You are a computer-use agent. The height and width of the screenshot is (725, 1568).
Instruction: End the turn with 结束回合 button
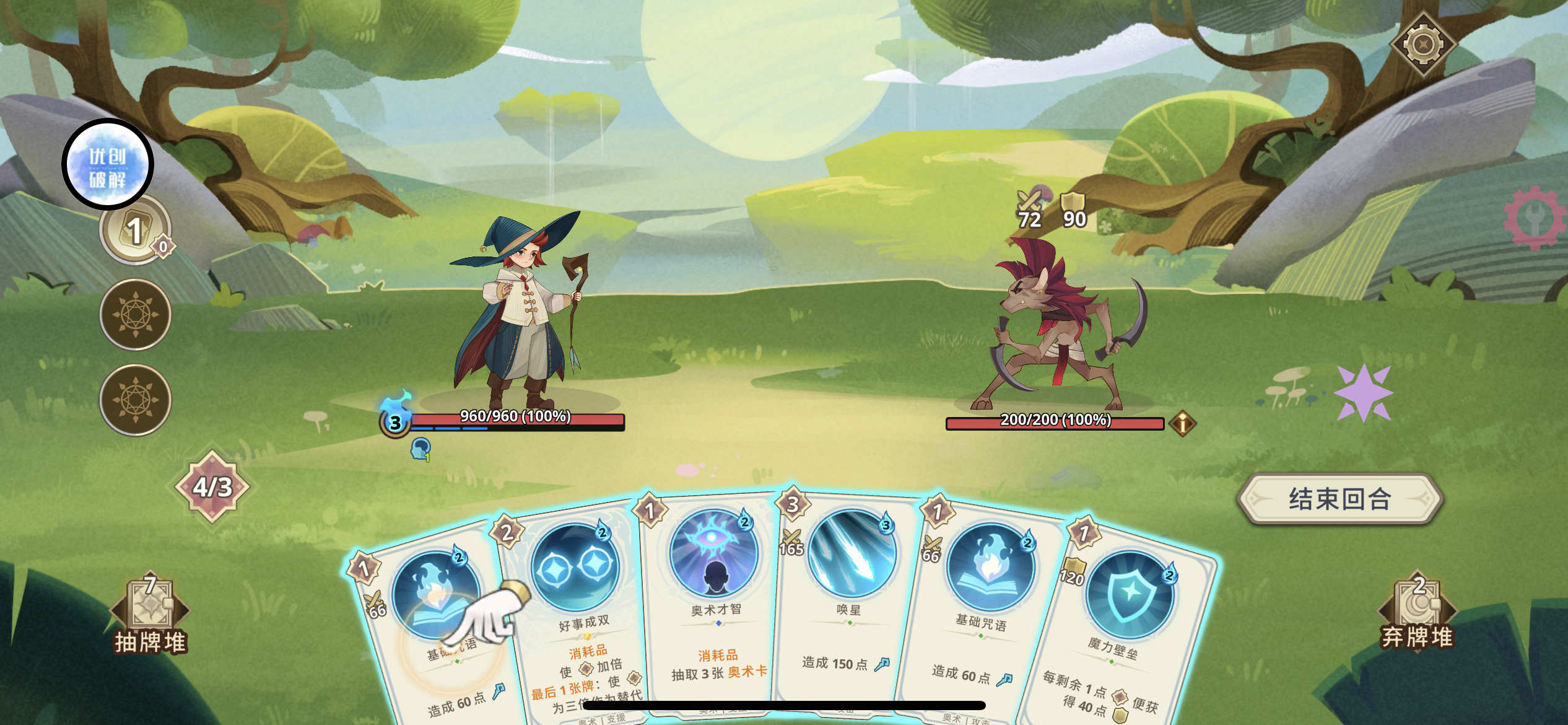(x=1339, y=499)
